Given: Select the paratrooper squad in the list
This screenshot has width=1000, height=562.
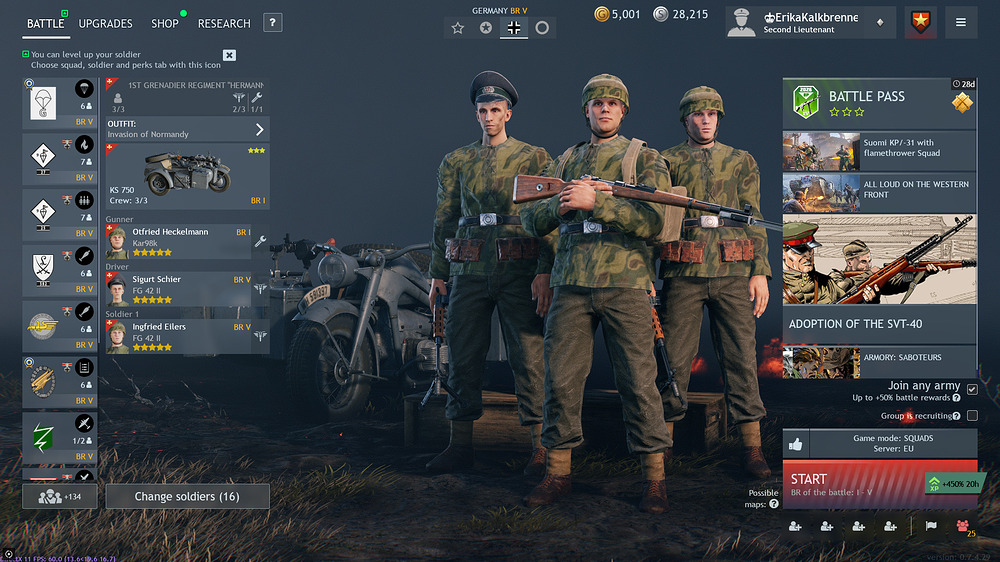Looking at the screenshot, I should click(x=60, y=101).
